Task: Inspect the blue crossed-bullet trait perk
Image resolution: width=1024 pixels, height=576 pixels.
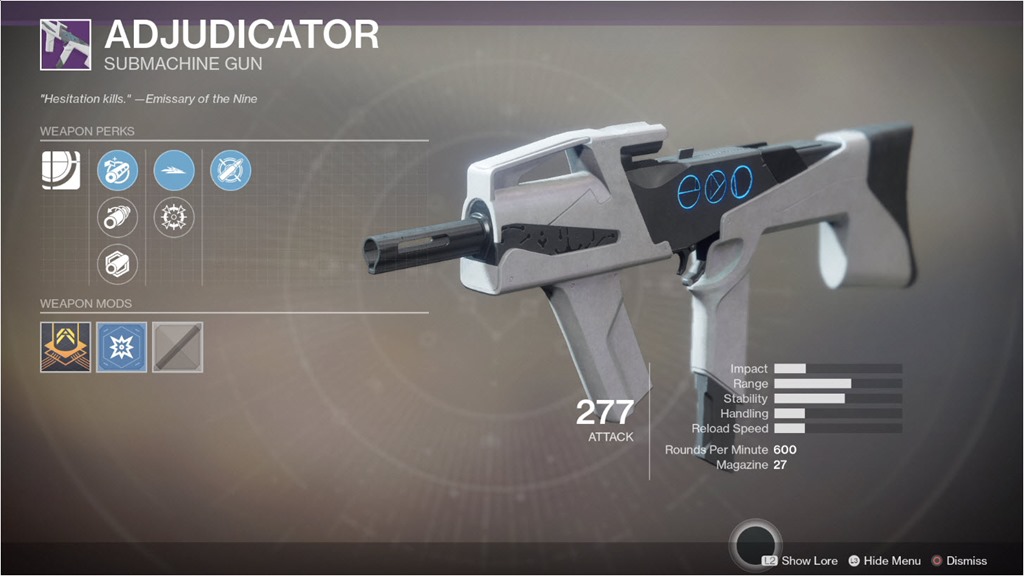Action: 231,171
